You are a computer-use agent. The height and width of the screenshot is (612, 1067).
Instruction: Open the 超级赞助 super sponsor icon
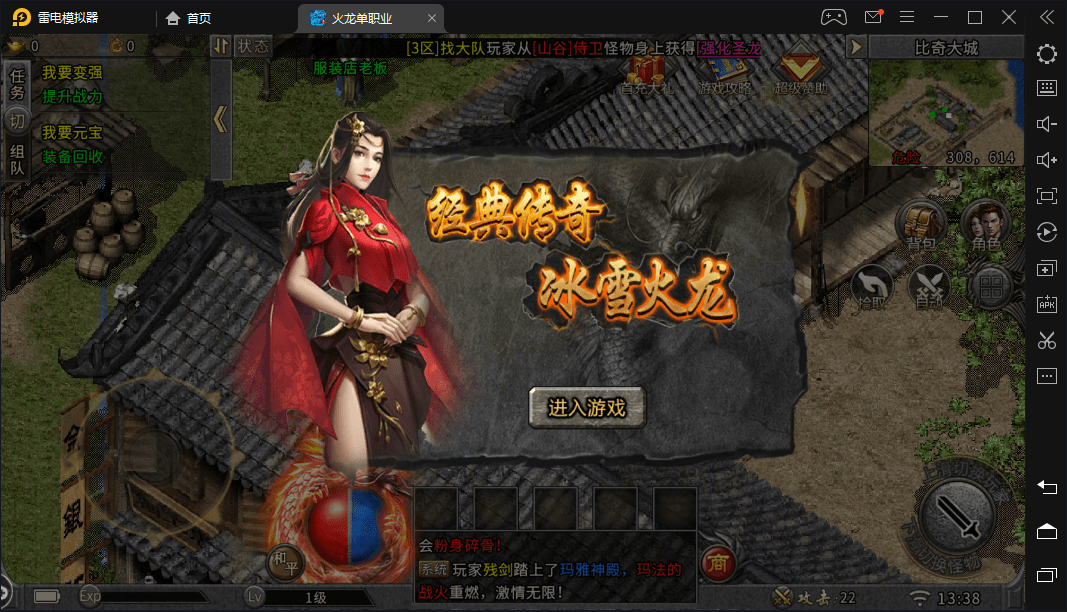click(800, 74)
